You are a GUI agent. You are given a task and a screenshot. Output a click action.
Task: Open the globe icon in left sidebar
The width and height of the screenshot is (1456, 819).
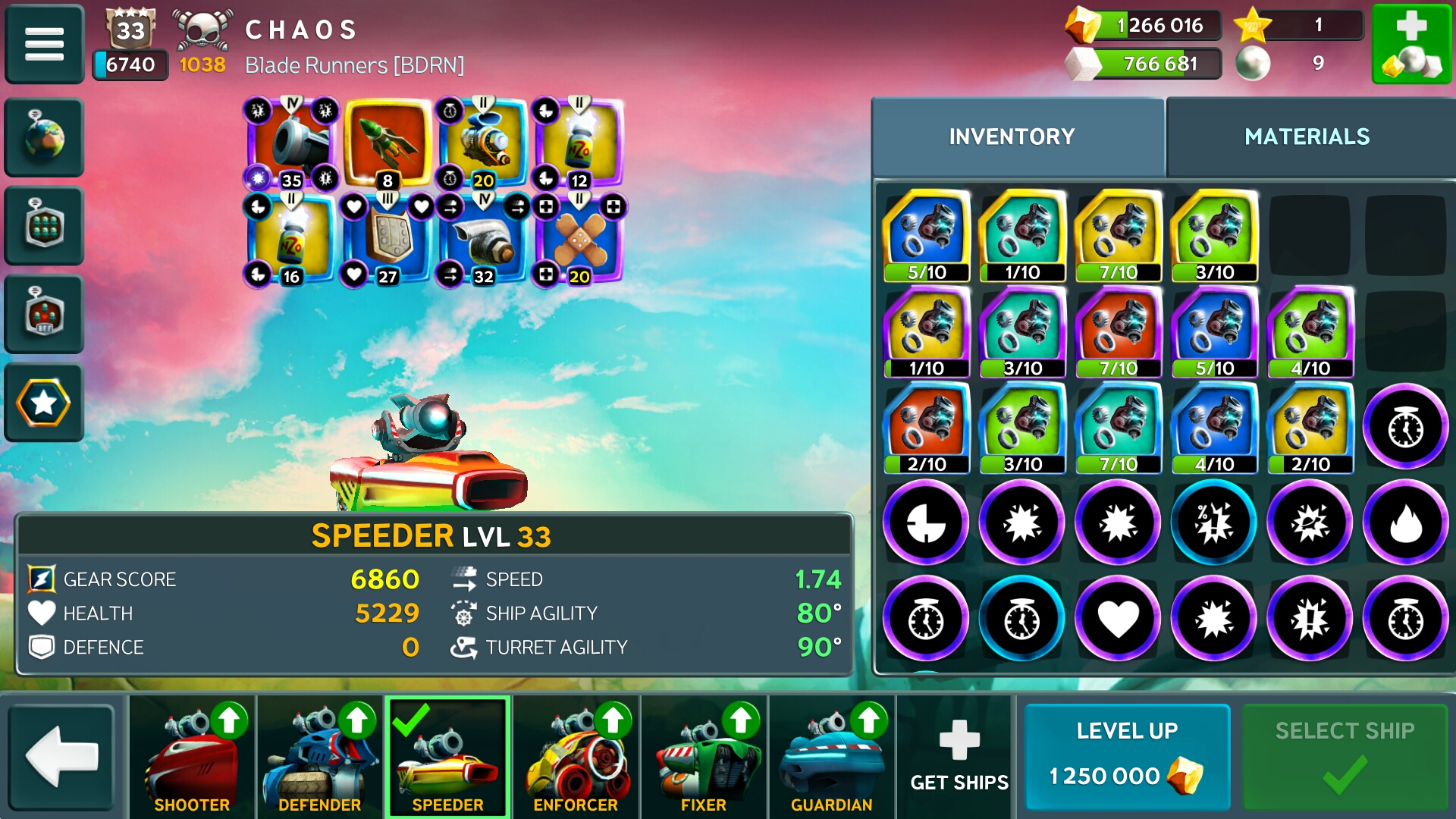coord(44,137)
